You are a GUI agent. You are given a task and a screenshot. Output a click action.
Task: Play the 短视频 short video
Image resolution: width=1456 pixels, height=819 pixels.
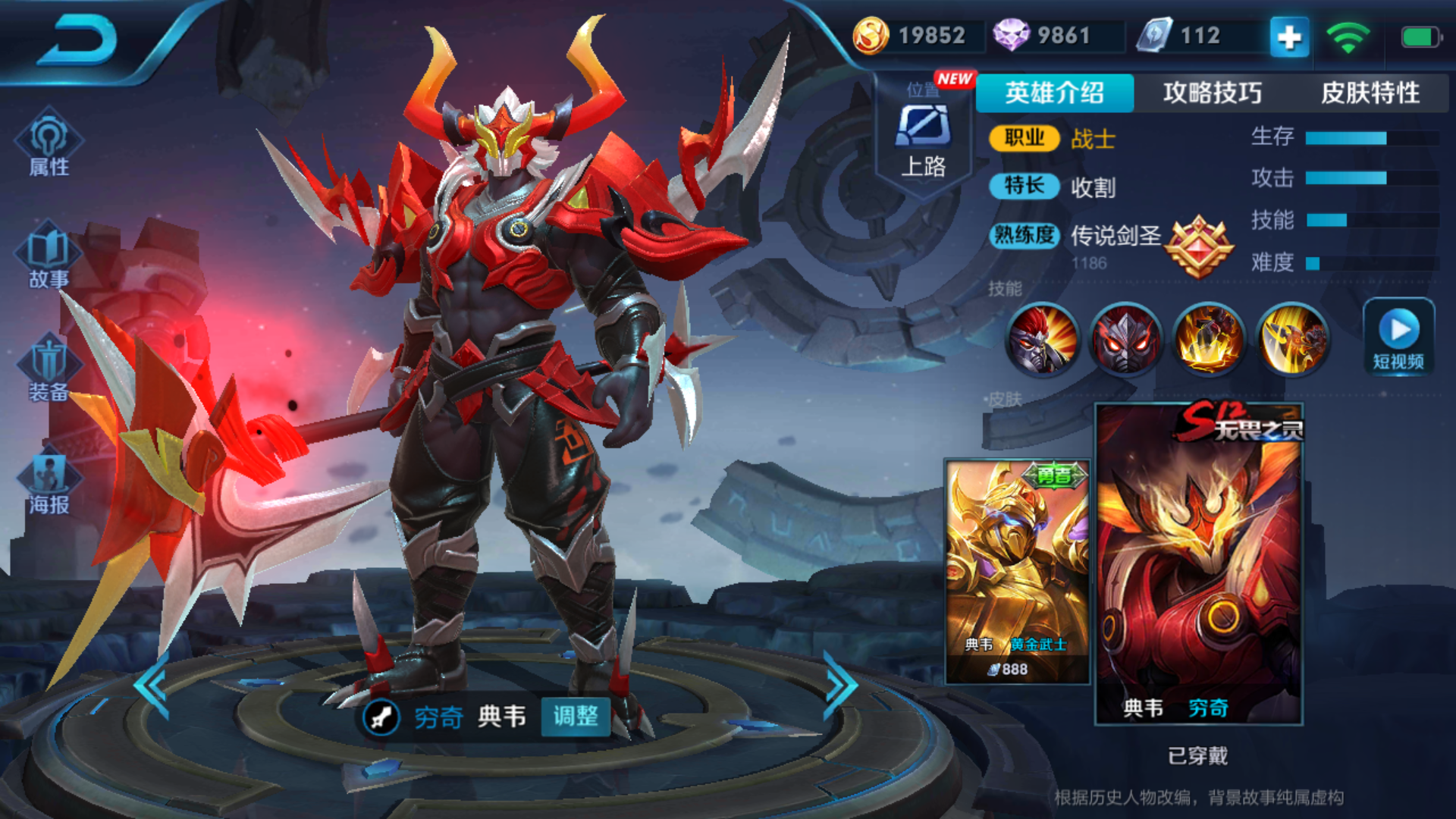(x=1399, y=337)
